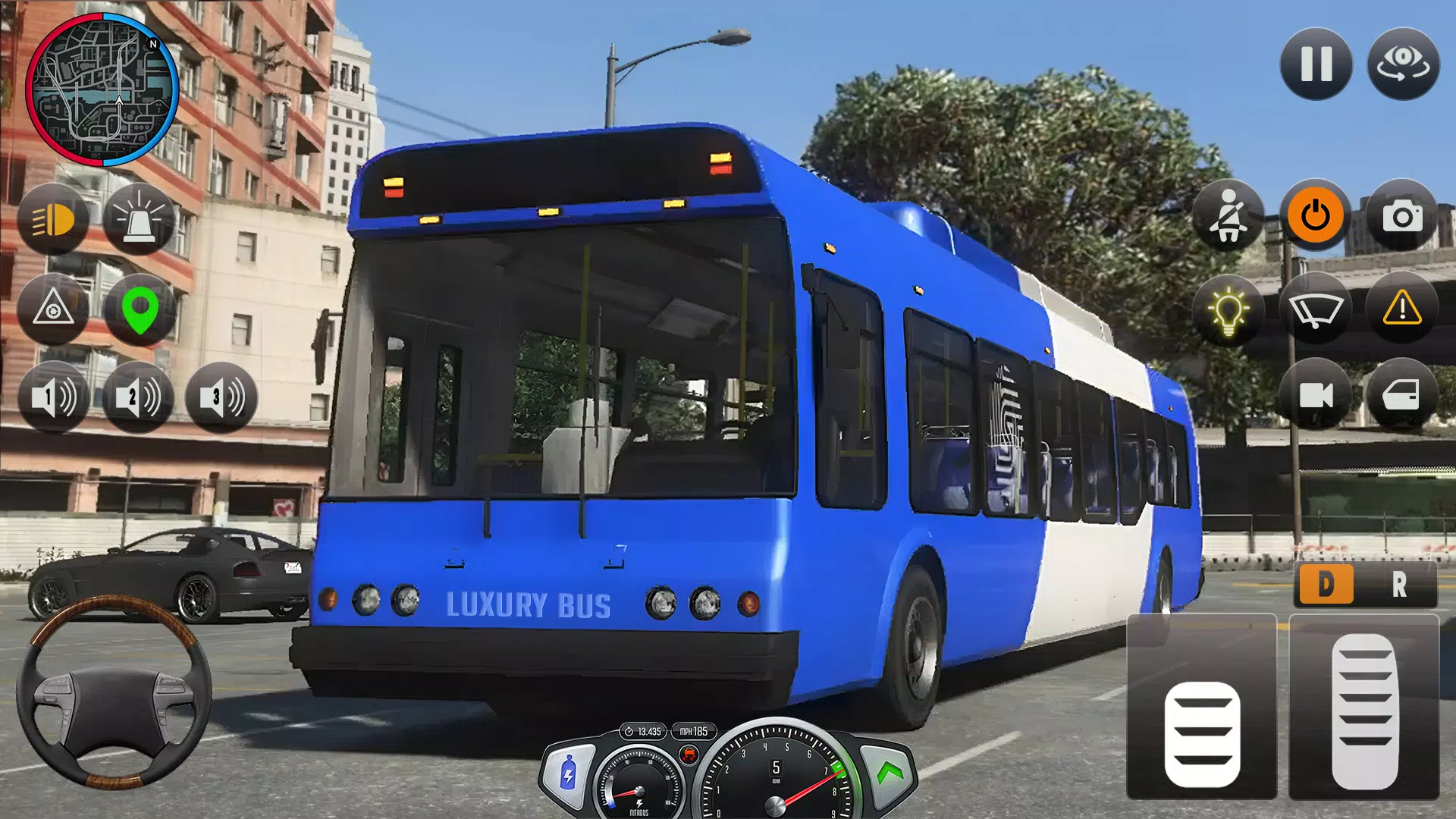Turn on the interior light bulb
The height and width of the screenshot is (819, 1456).
tap(1228, 310)
